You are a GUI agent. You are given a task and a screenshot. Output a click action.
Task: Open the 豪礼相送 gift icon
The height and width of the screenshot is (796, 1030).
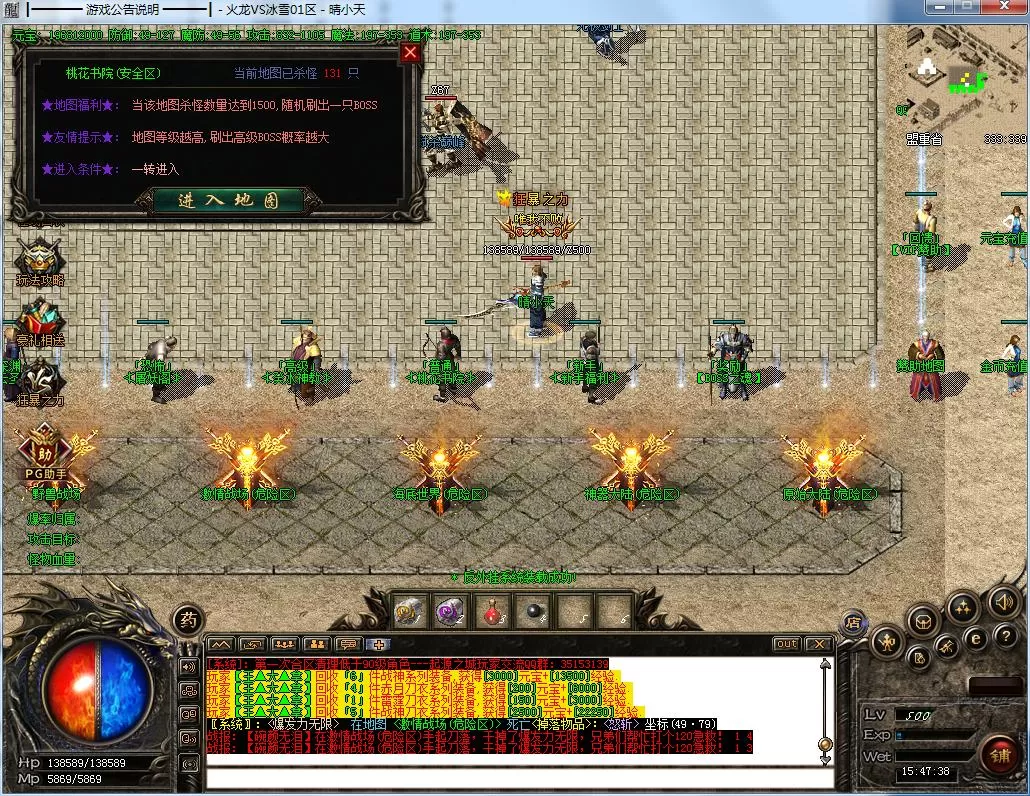pyautogui.click(x=40, y=320)
